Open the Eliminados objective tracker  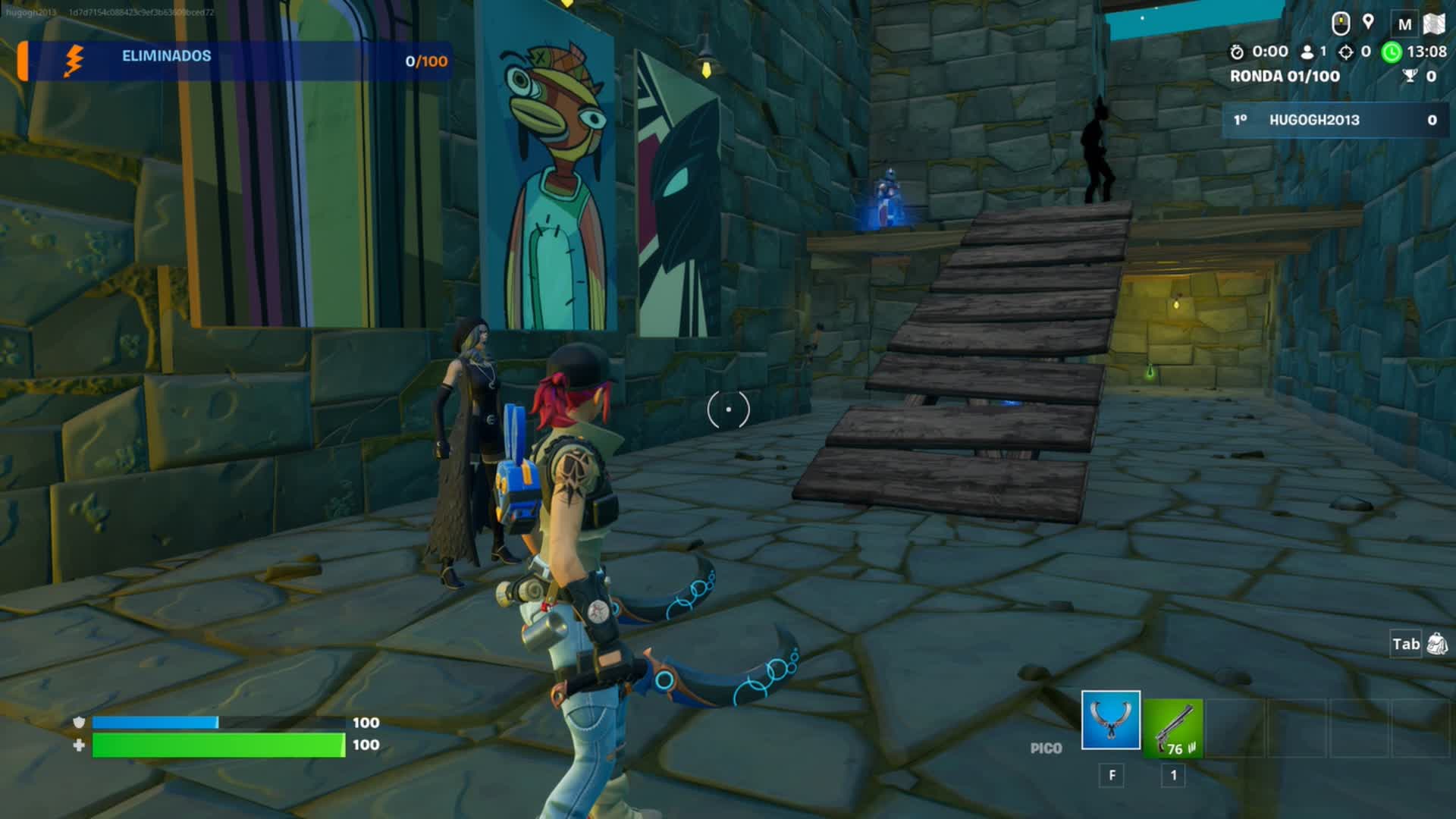coord(235,60)
